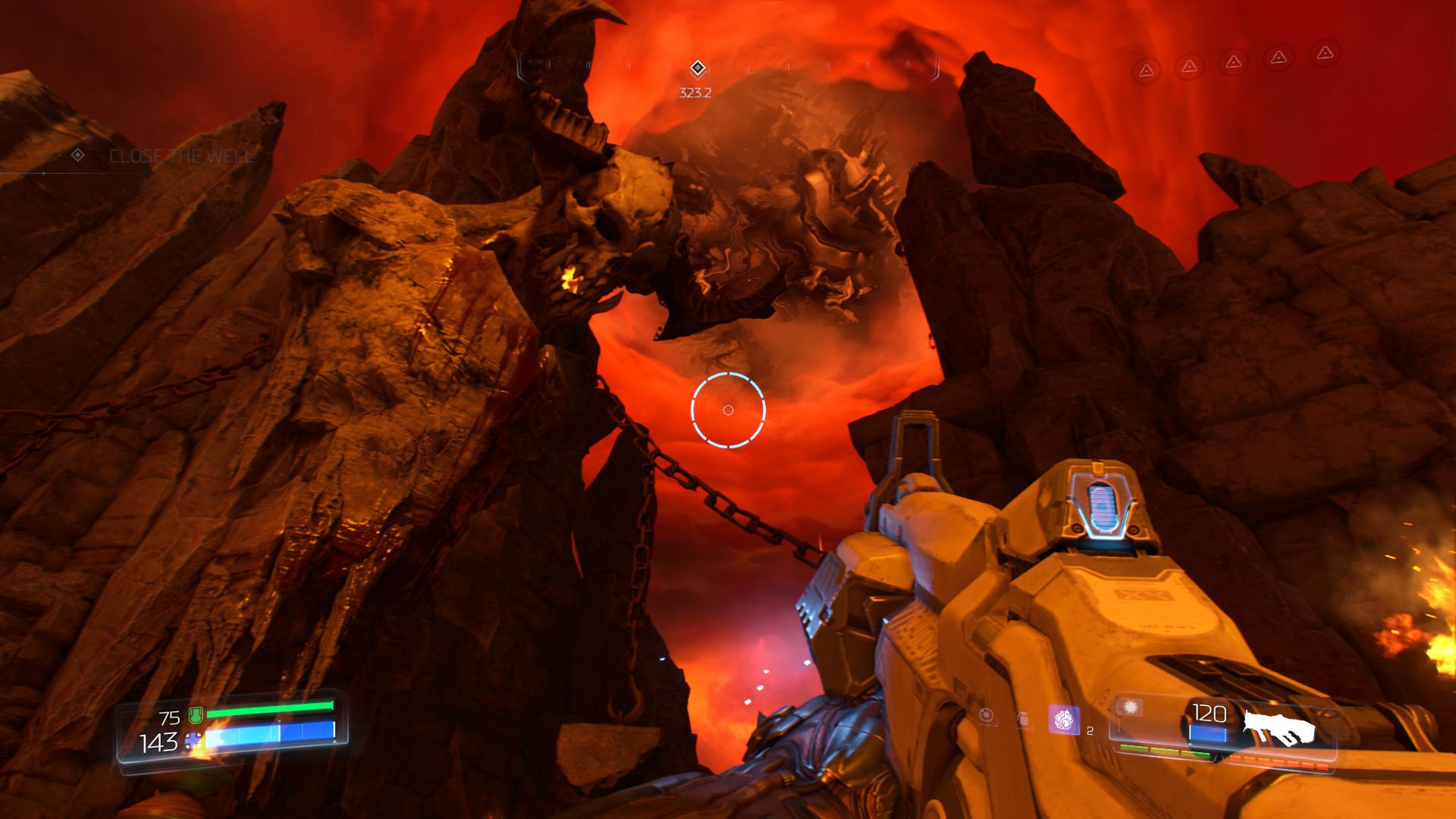Select the white starburst BFG ammo icon
Viewport: 1456px width, 819px height.
click(1130, 707)
